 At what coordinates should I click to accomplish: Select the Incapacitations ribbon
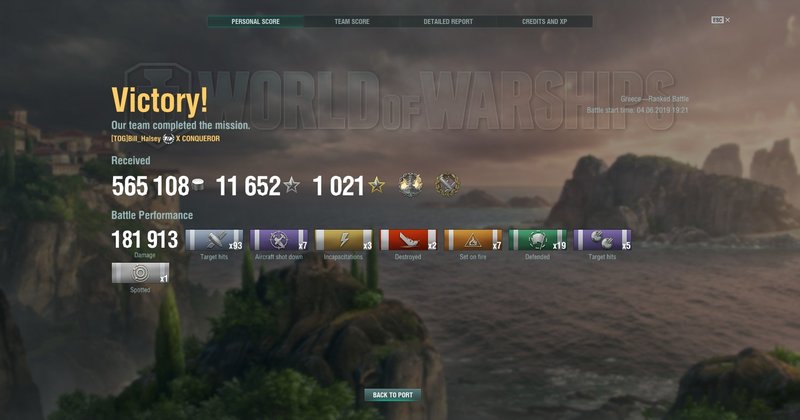[x=343, y=240]
